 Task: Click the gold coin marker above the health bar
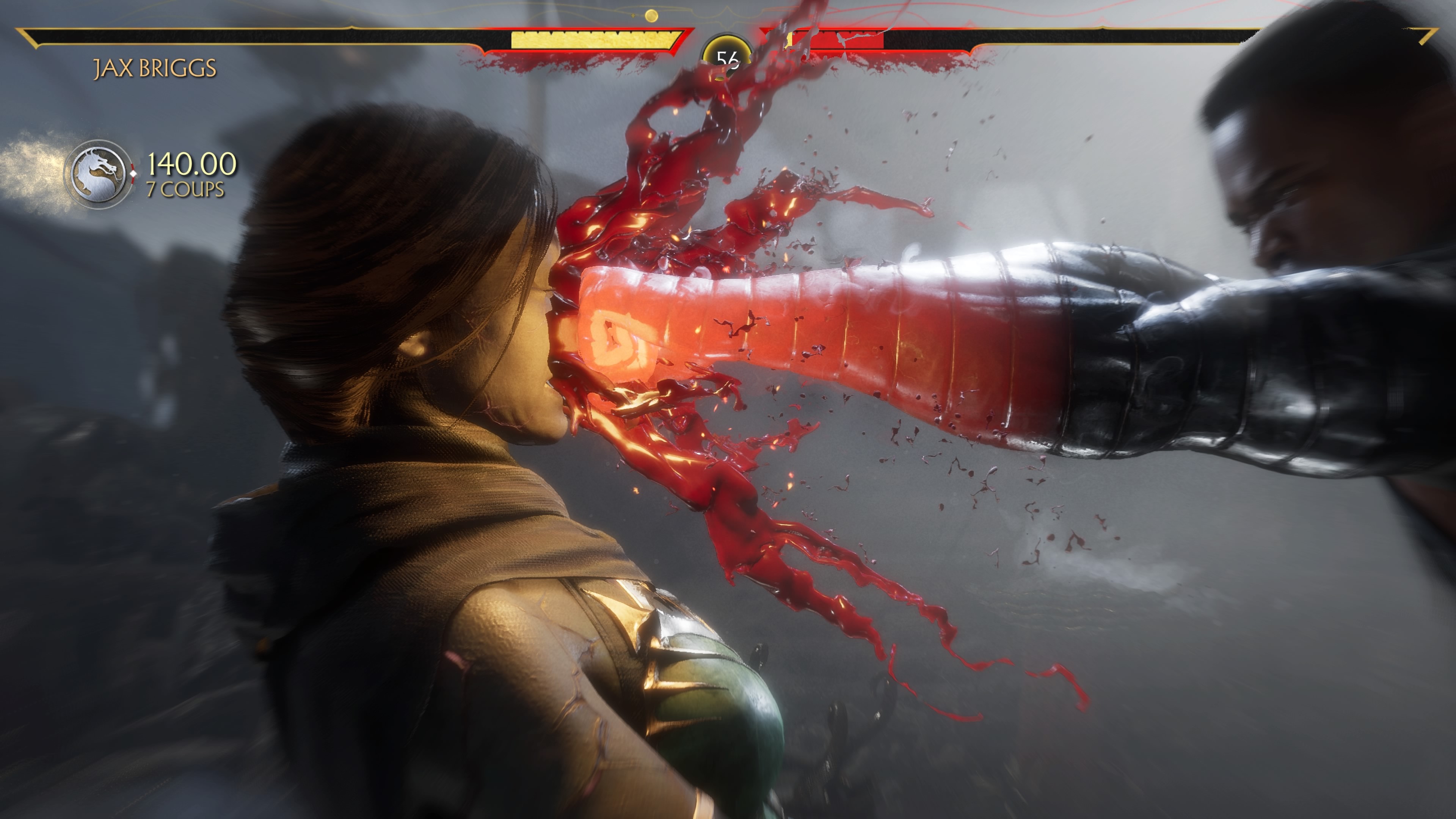point(651,15)
